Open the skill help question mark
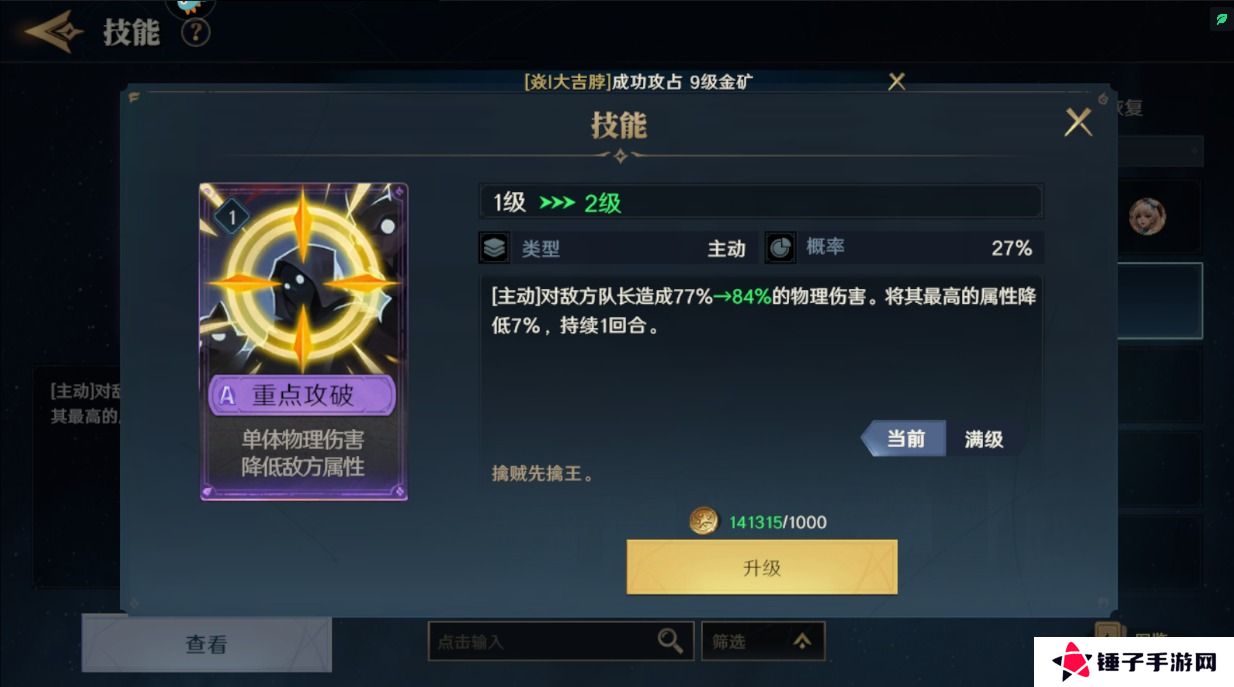The image size is (1234, 687). pos(195,32)
